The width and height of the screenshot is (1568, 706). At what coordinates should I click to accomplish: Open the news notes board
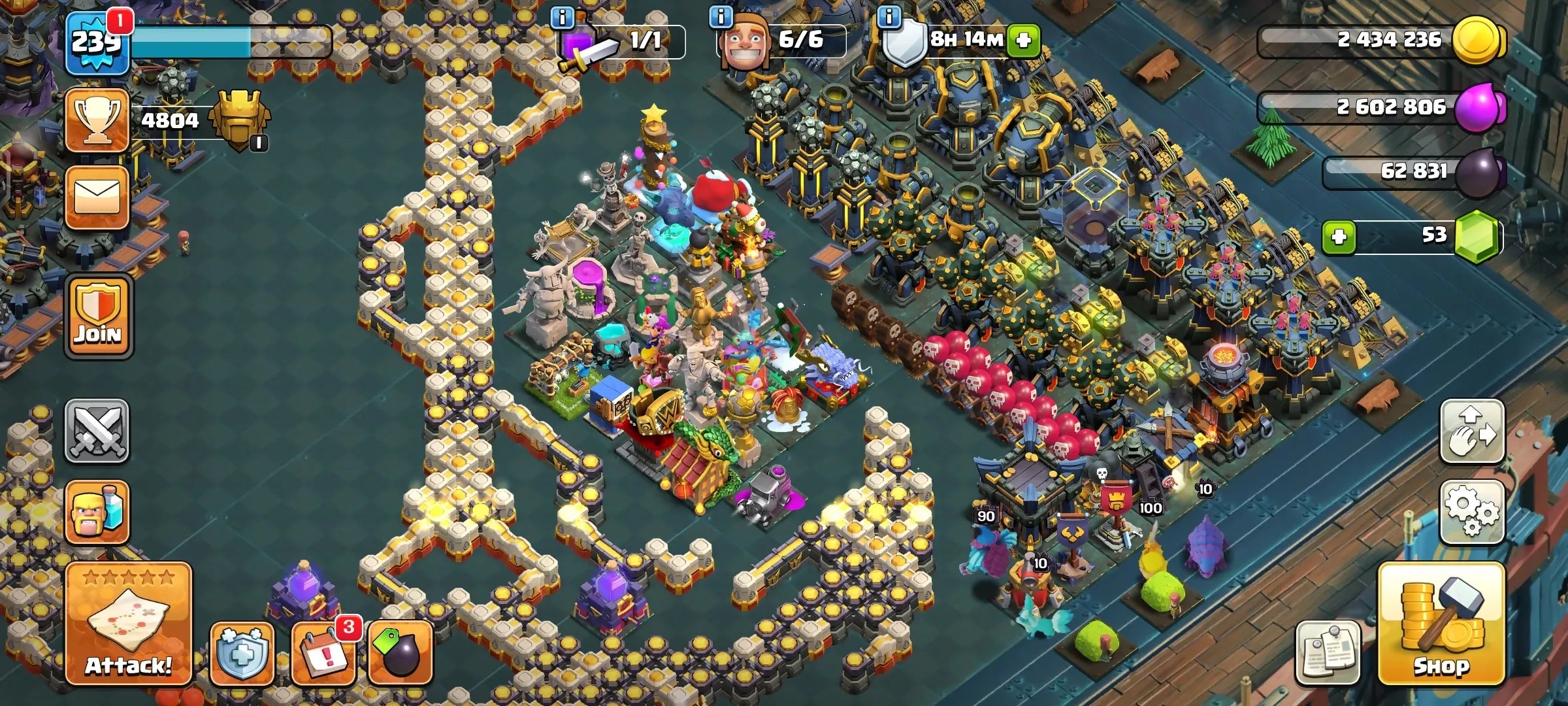pos(1328,653)
